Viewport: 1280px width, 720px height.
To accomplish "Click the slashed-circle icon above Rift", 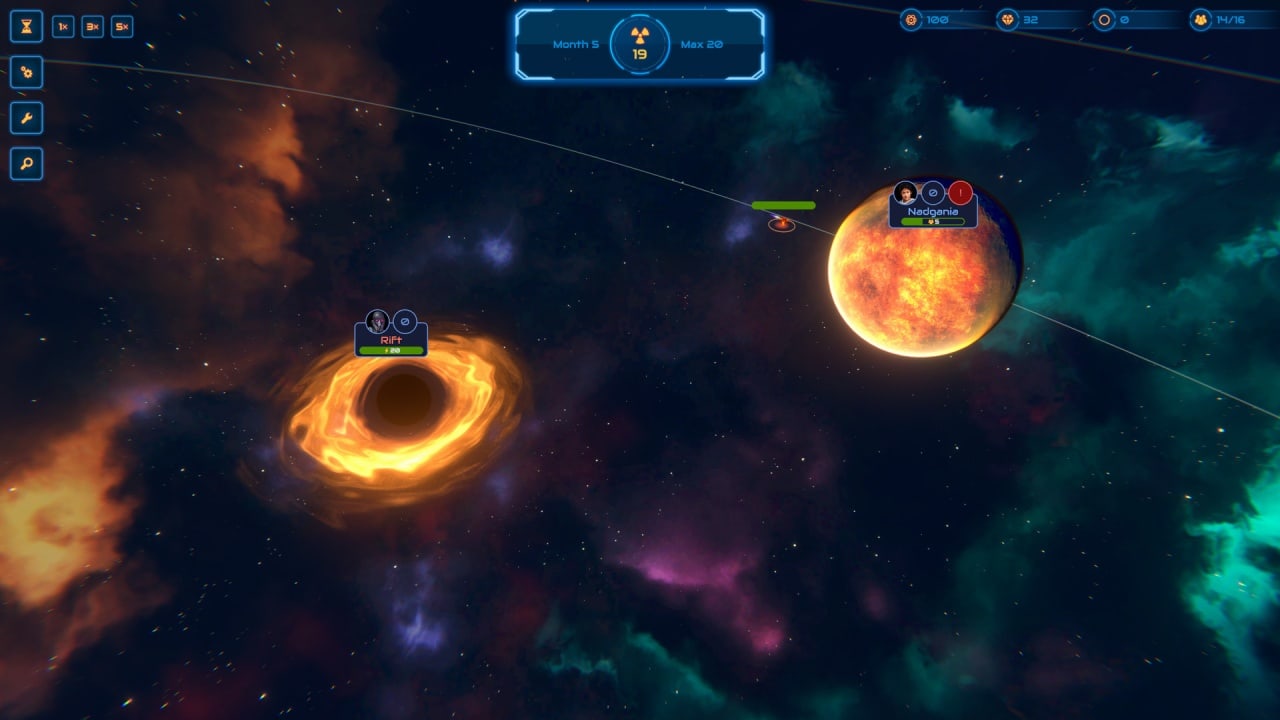I will point(405,321).
